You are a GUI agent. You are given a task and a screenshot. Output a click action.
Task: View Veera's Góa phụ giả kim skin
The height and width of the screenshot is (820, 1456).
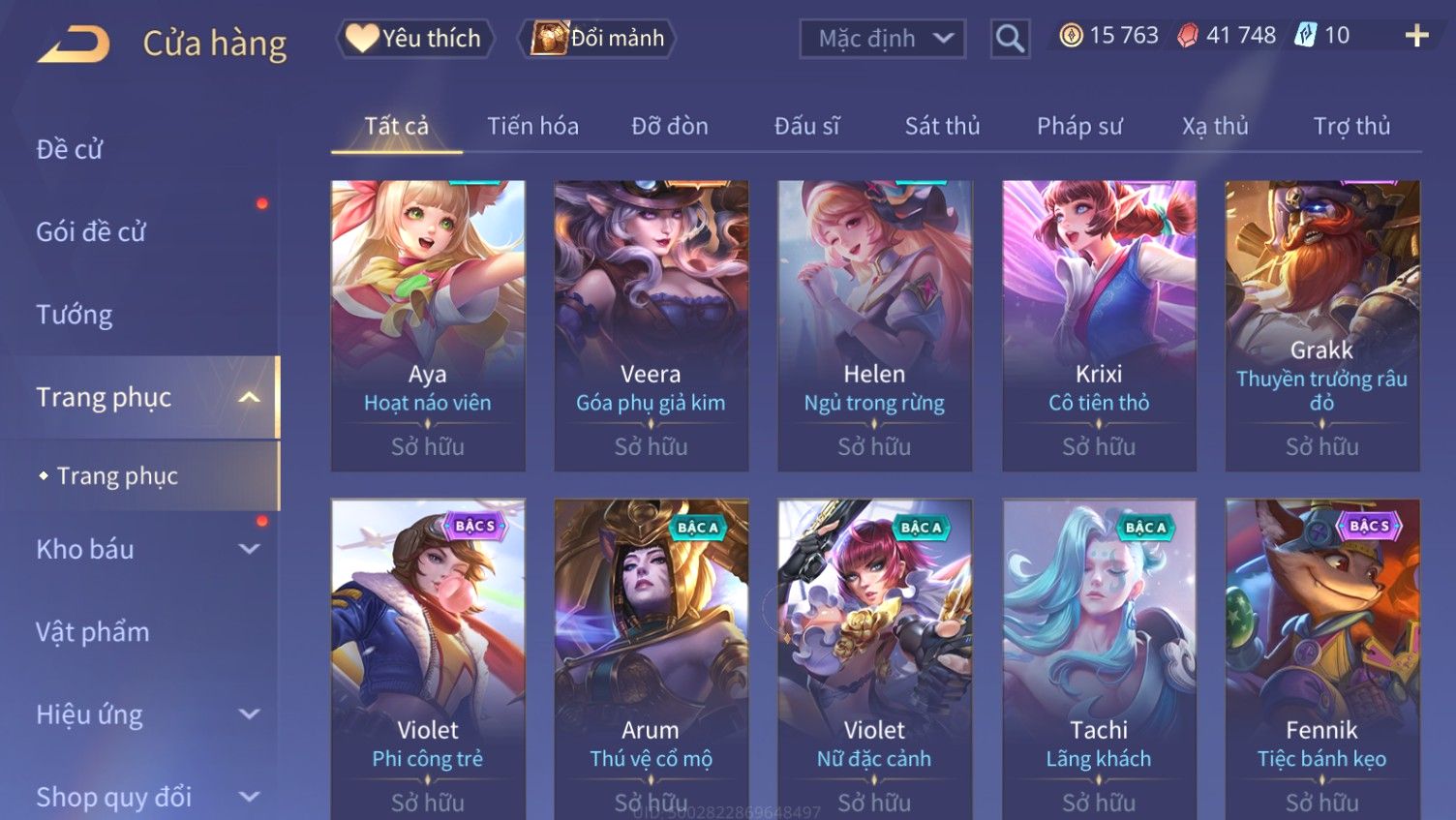click(651, 324)
